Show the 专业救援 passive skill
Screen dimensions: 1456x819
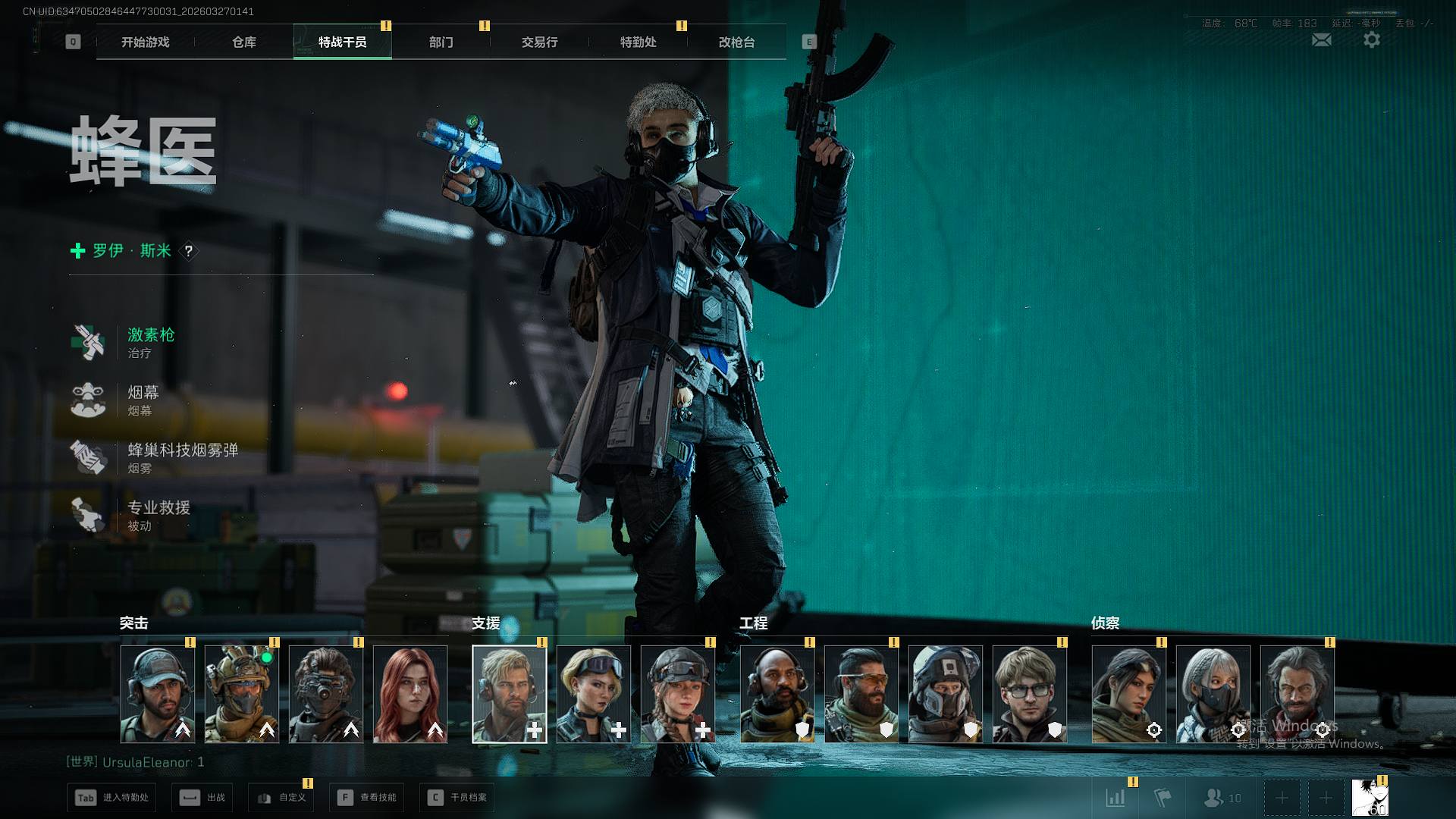[x=158, y=515]
